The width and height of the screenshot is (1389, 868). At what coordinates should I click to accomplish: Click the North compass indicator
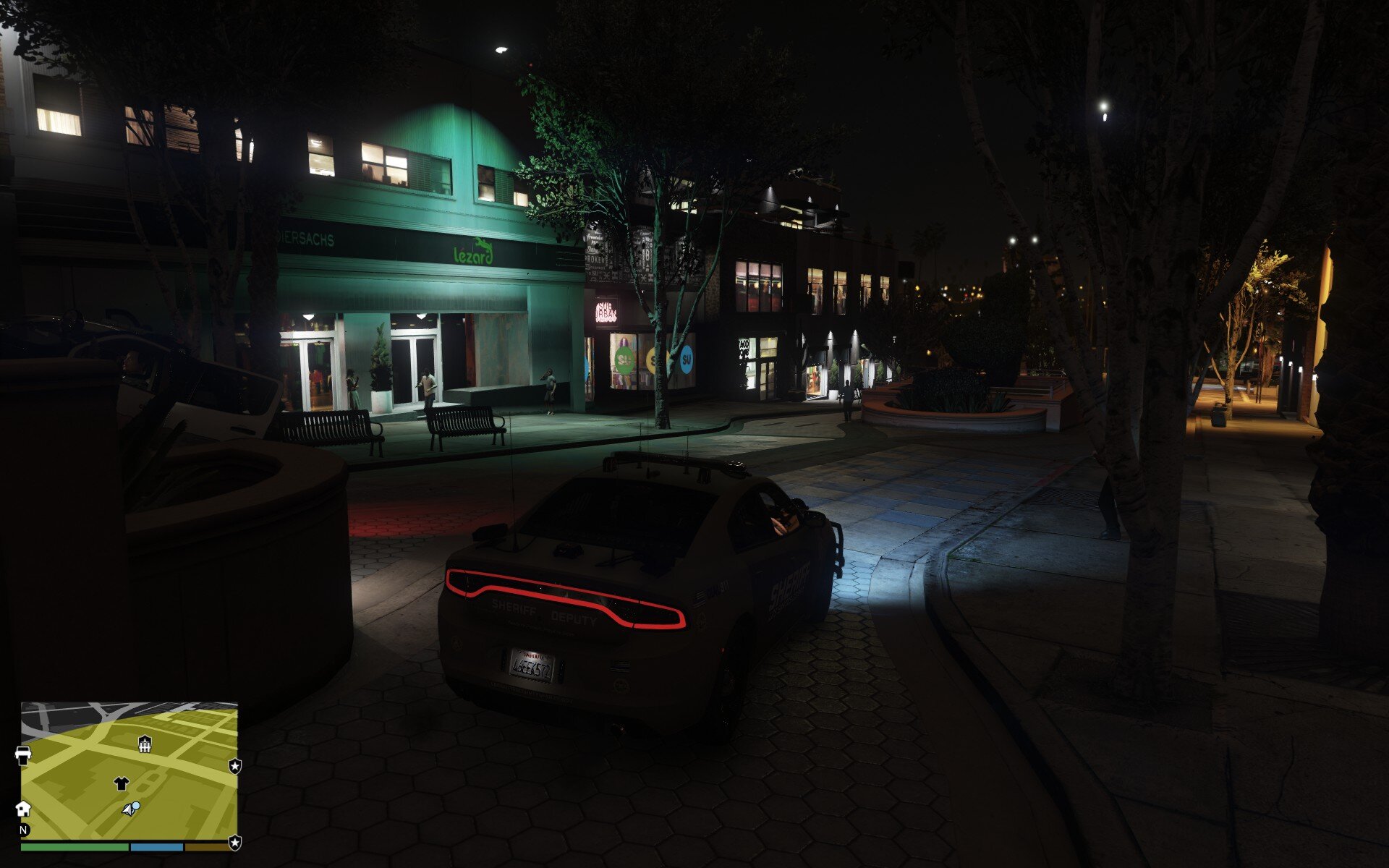click(23, 832)
